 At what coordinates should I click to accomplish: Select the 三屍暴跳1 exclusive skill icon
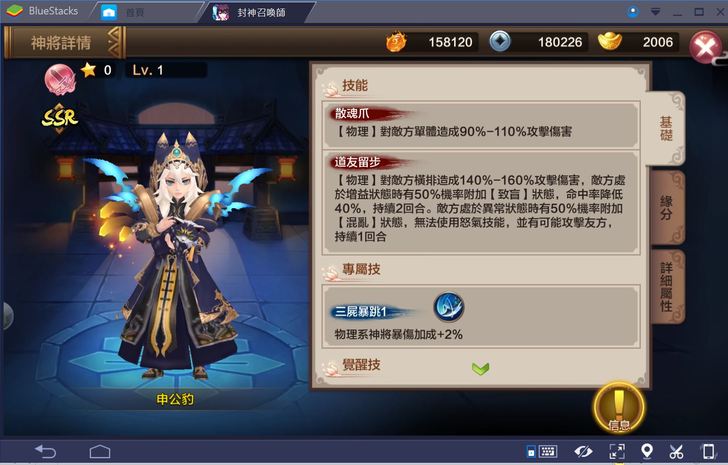[x=447, y=307]
